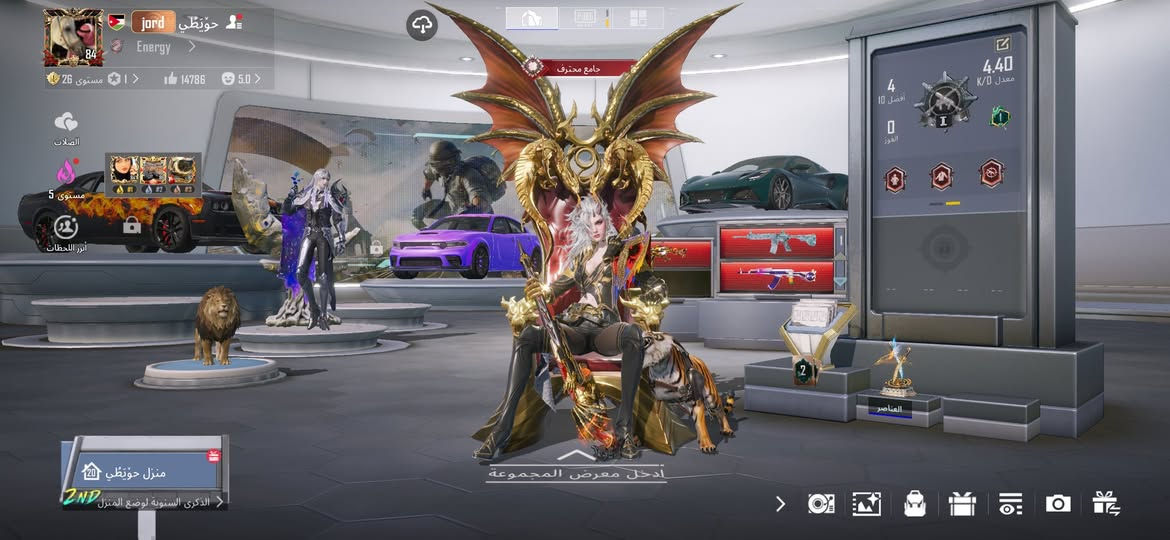Click the cloud upload icon

click(422, 26)
